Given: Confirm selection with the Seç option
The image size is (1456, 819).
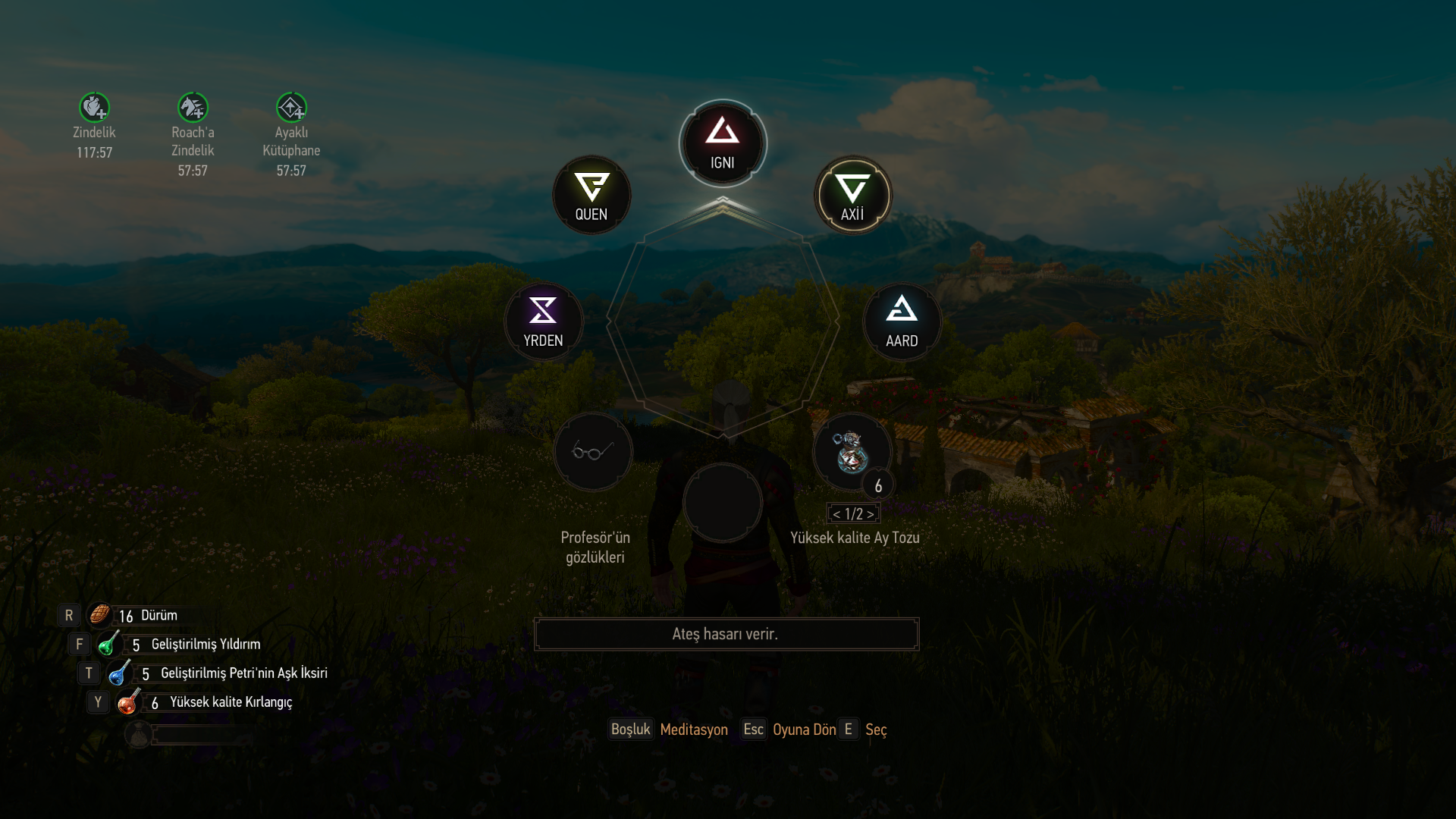Looking at the screenshot, I should pos(875,730).
